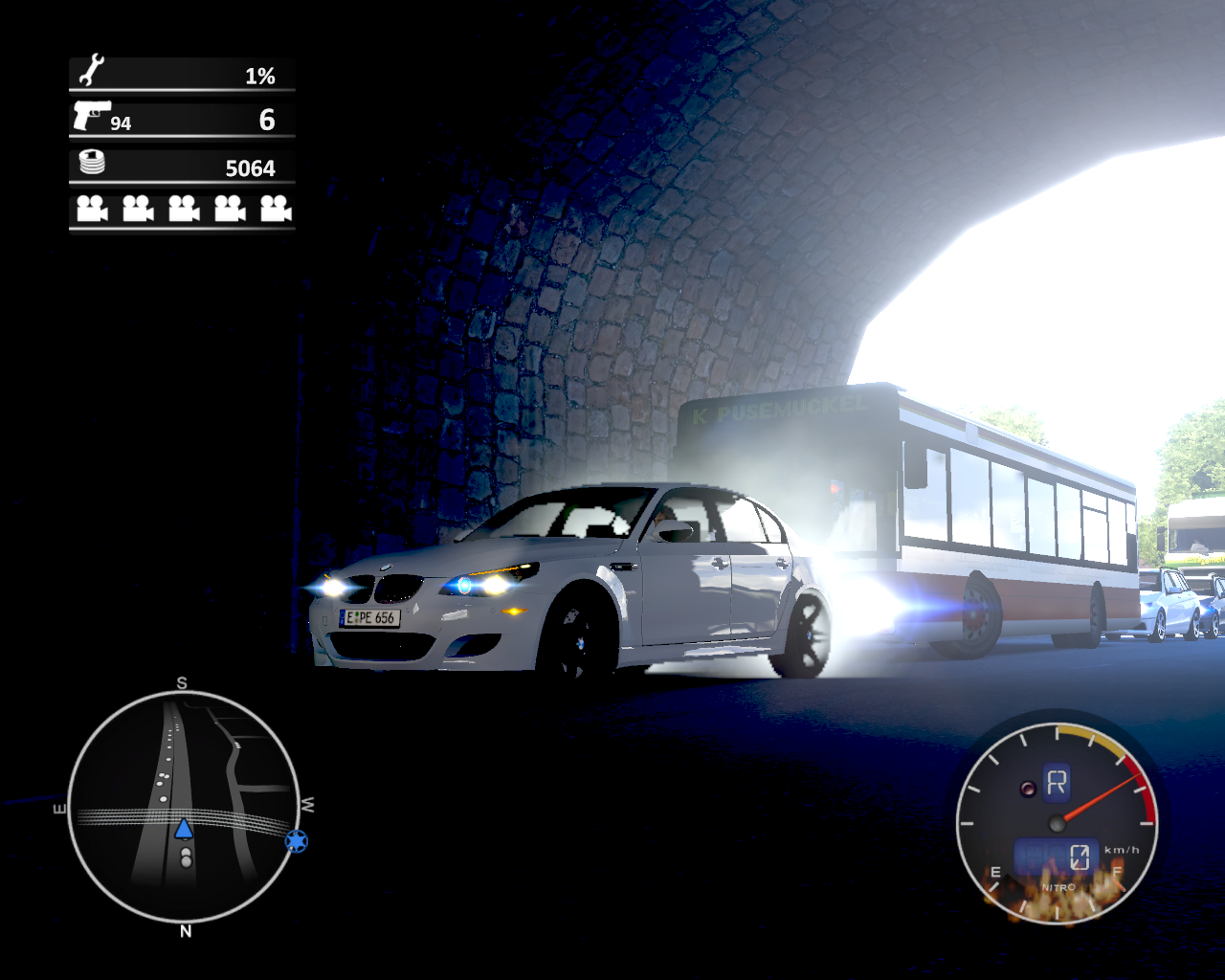Click the gear indicator showing R

pos(1056,782)
